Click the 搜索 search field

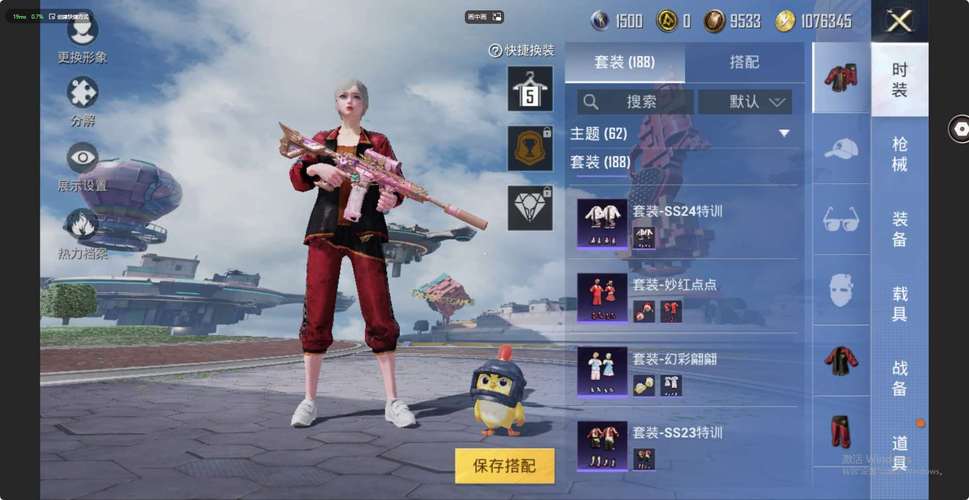pos(635,102)
